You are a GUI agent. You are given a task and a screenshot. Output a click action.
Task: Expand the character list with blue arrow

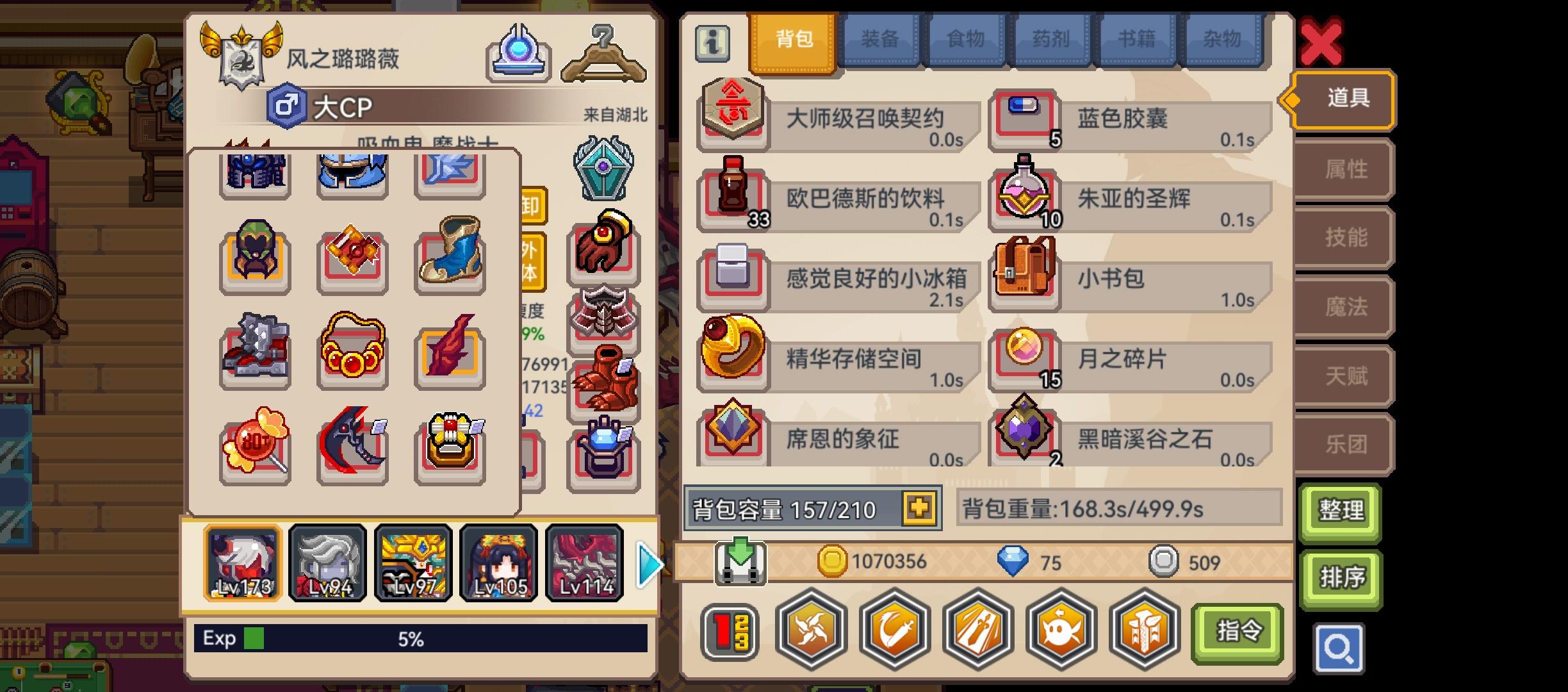tap(649, 564)
